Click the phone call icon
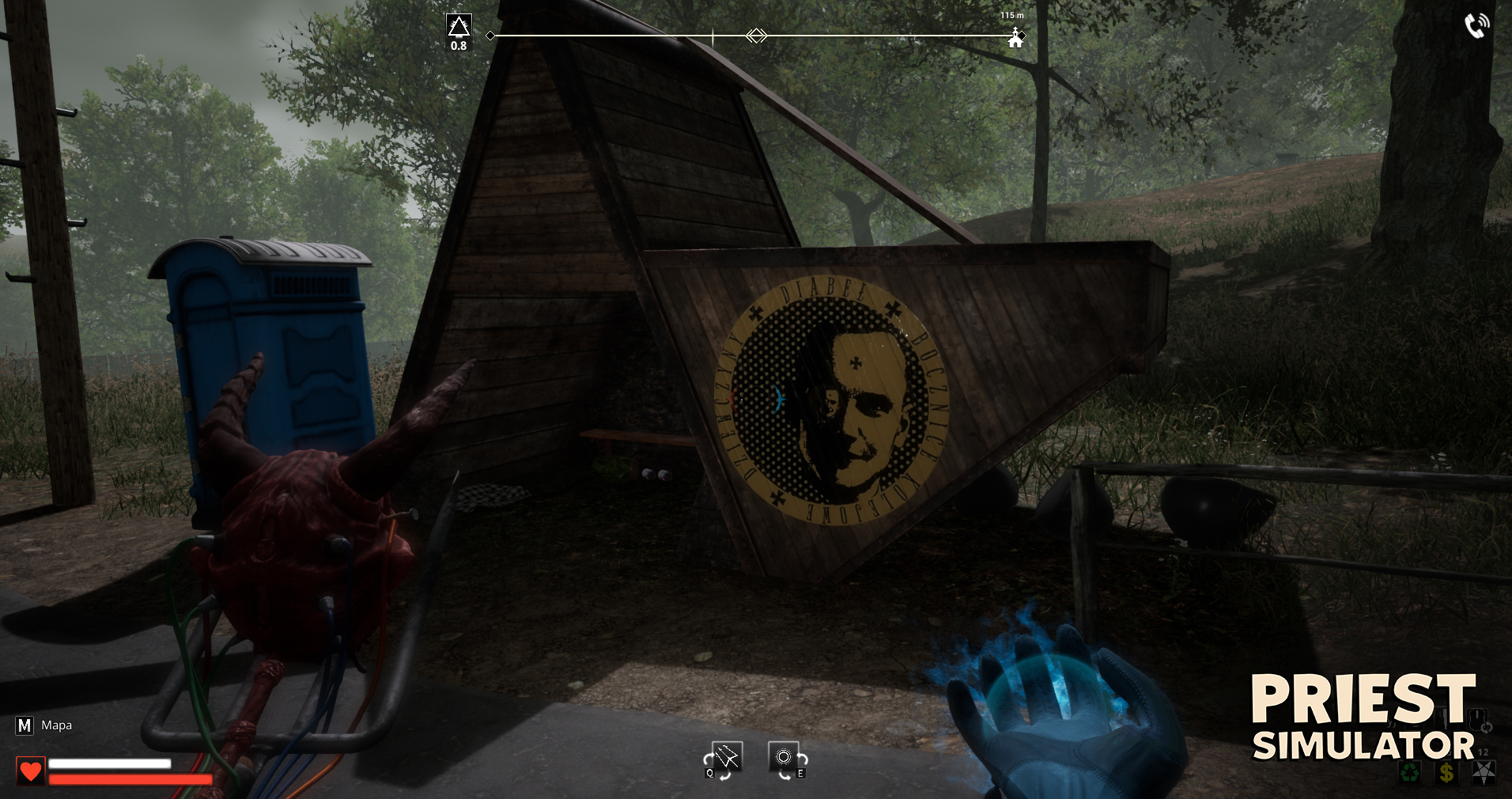This screenshot has width=1512, height=799. coord(1476,25)
